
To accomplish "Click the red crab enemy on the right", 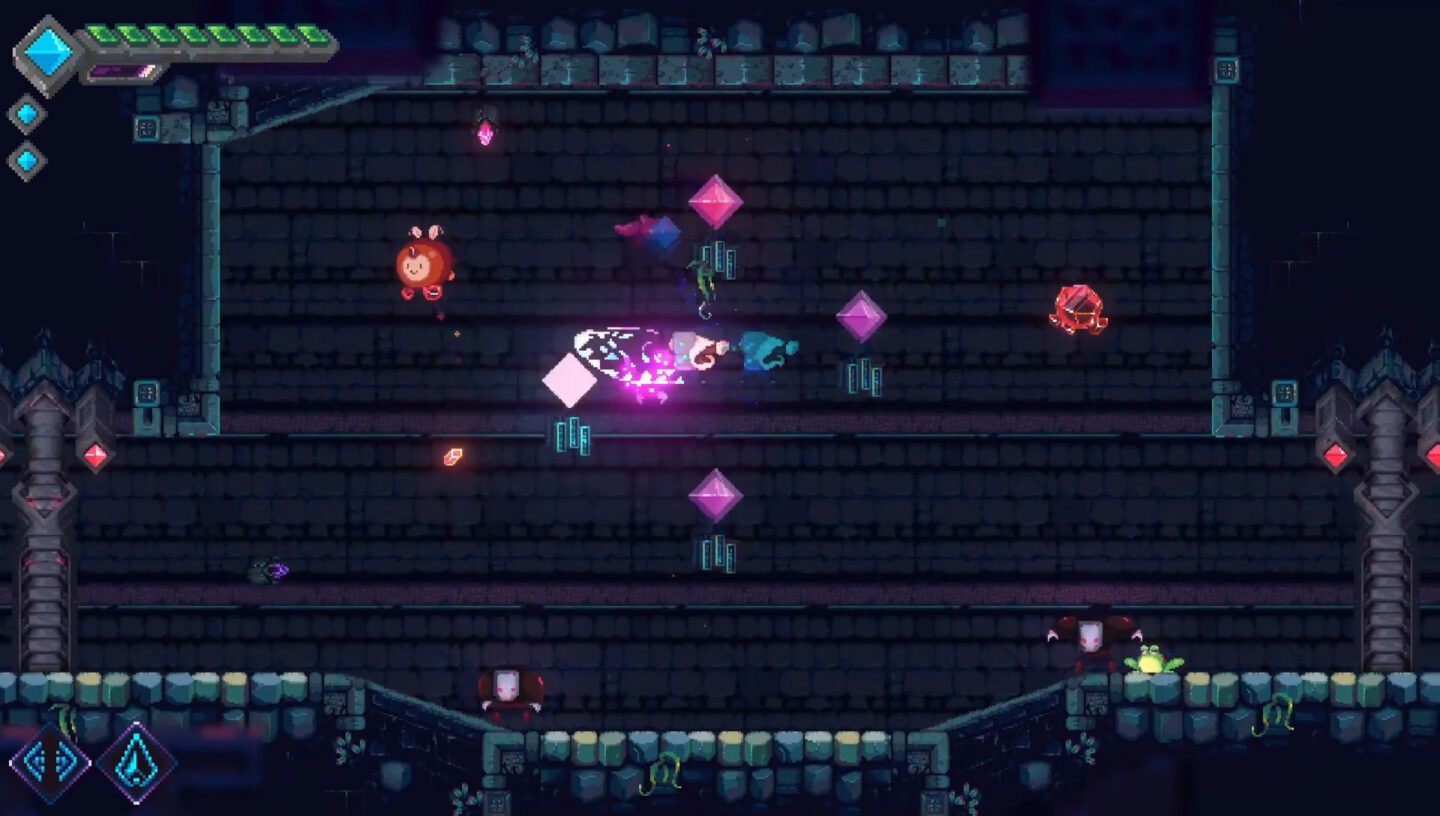I will pyautogui.click(x=1075, y=310).
